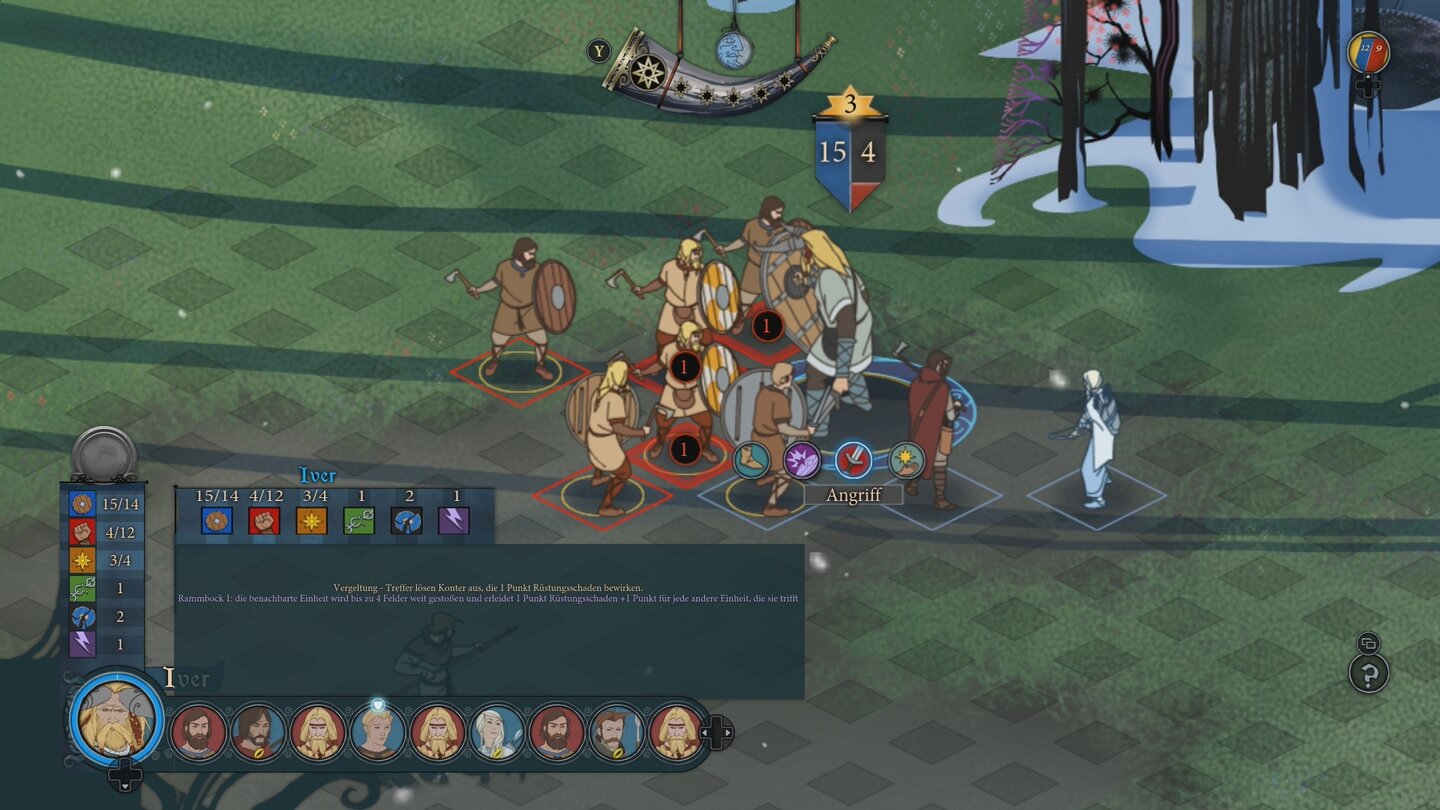Select the purple armor-break action icon
Screen dimensions: 1440x810
[x=802, y=461]
